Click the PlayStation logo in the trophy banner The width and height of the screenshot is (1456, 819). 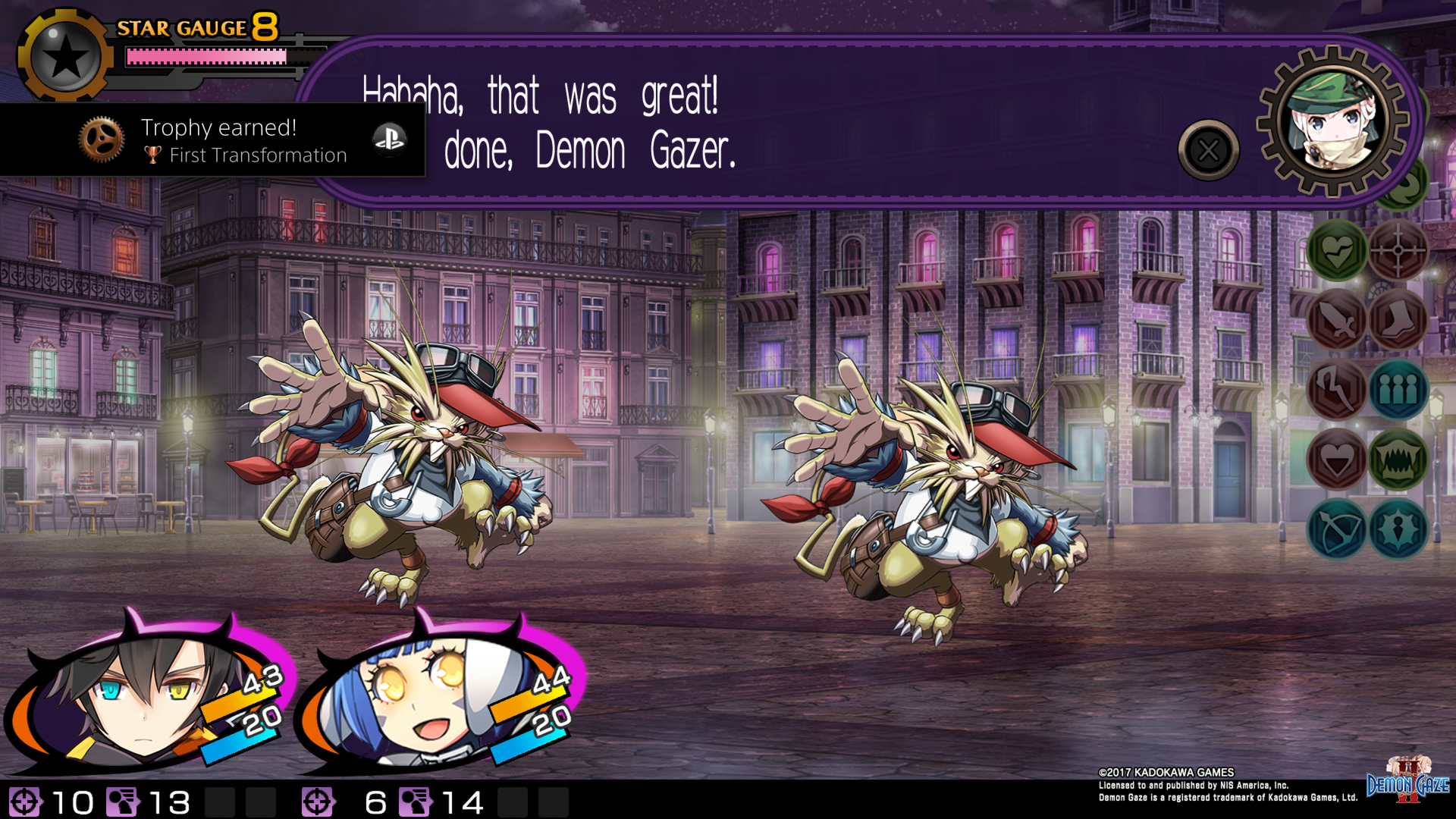coord(391,140)
